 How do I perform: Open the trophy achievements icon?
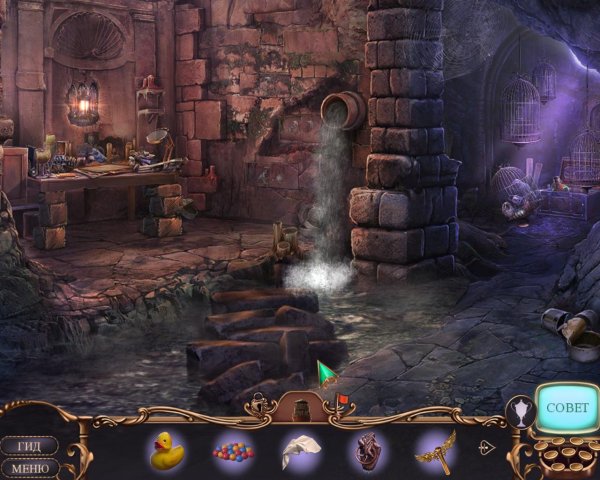pos(521,411)
